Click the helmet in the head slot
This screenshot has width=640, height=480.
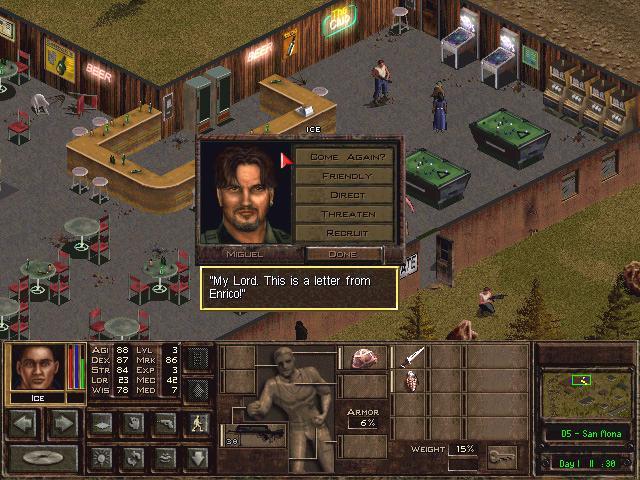(x=362, y=358)
